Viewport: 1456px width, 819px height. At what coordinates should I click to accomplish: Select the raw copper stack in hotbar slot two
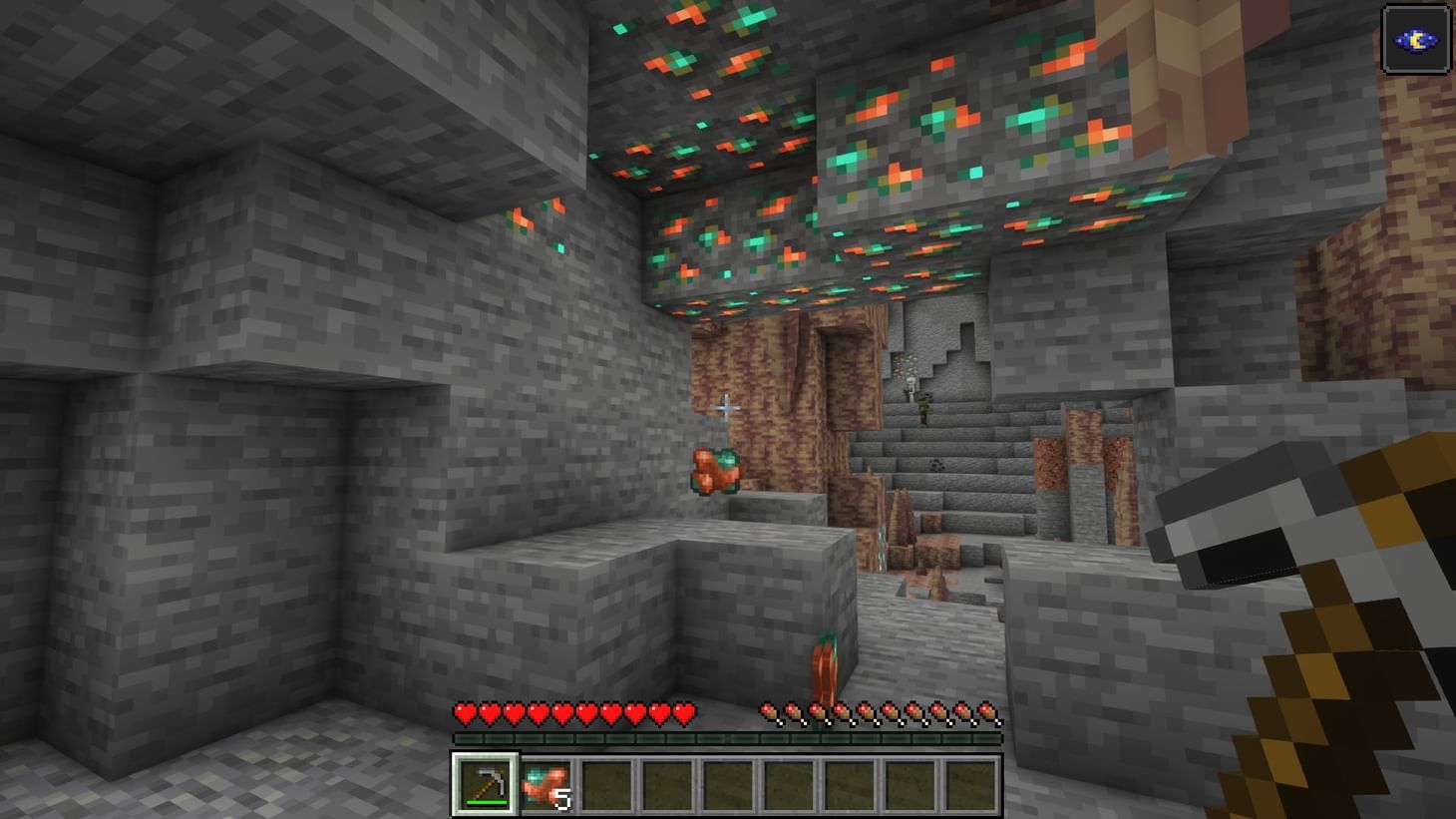pos(544,783)
